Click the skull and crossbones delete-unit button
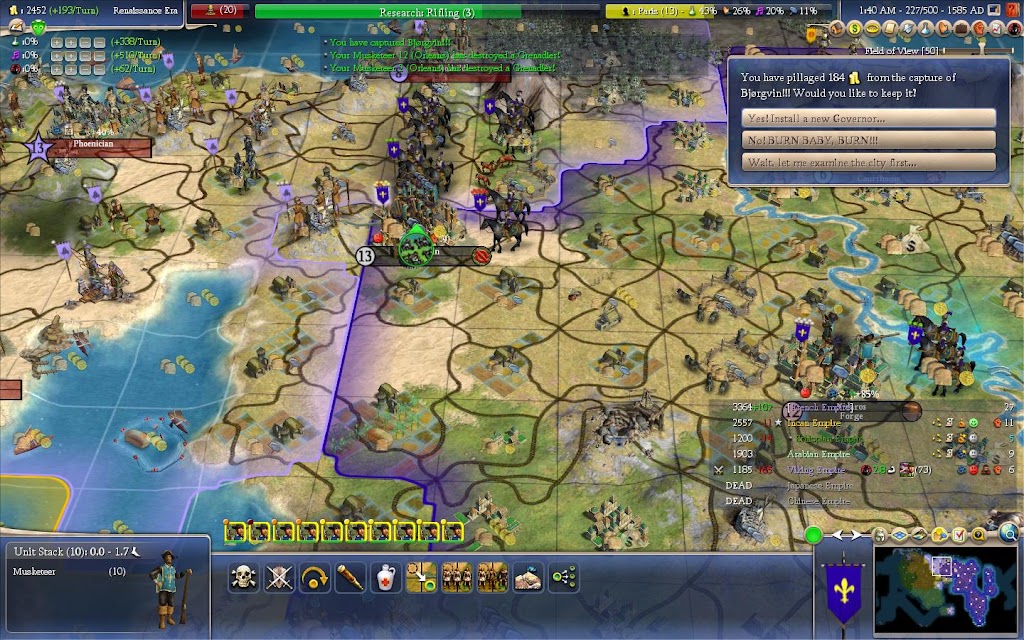 243,577
